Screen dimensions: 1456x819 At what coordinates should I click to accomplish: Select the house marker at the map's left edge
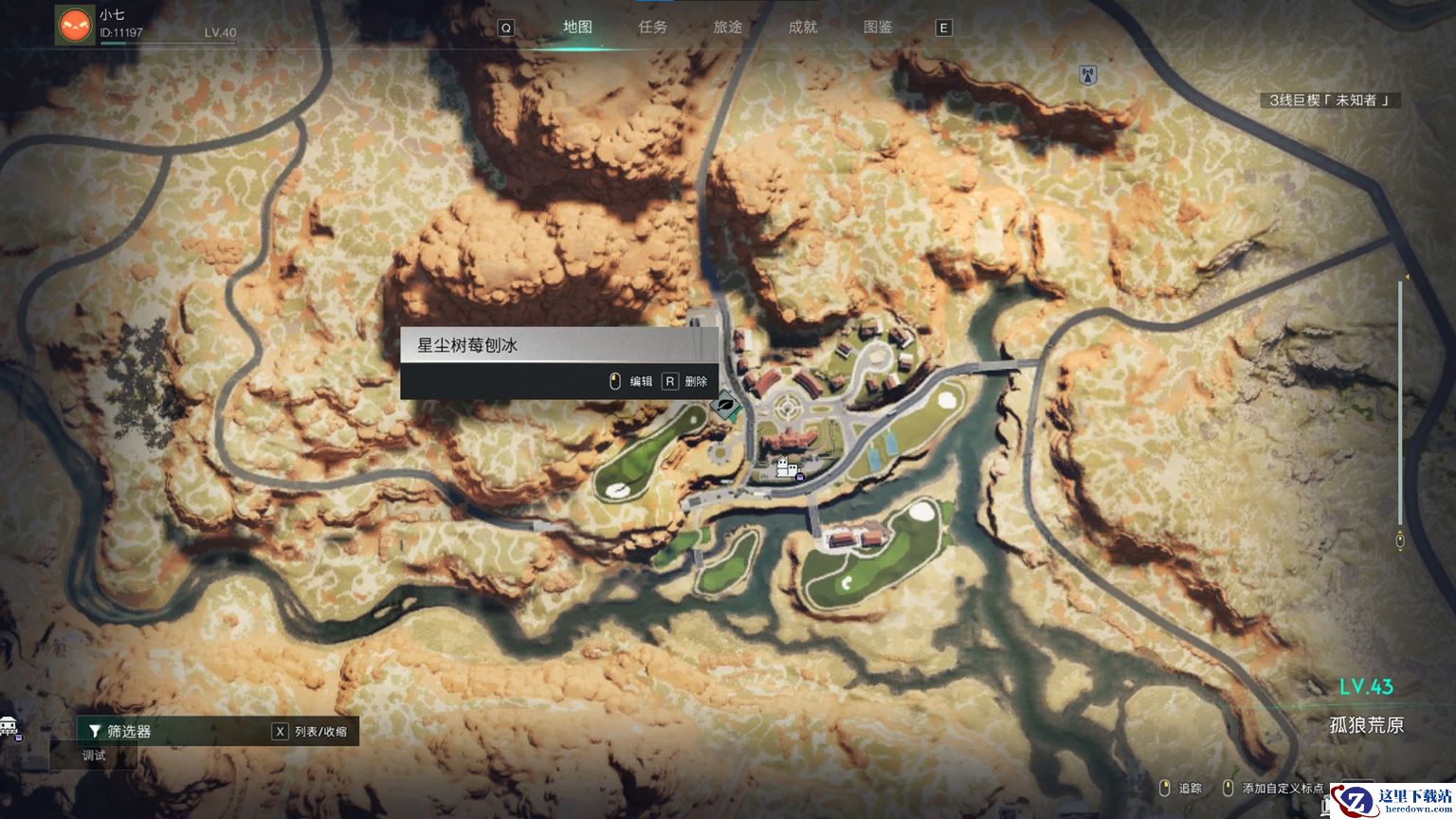coord(9,727)
